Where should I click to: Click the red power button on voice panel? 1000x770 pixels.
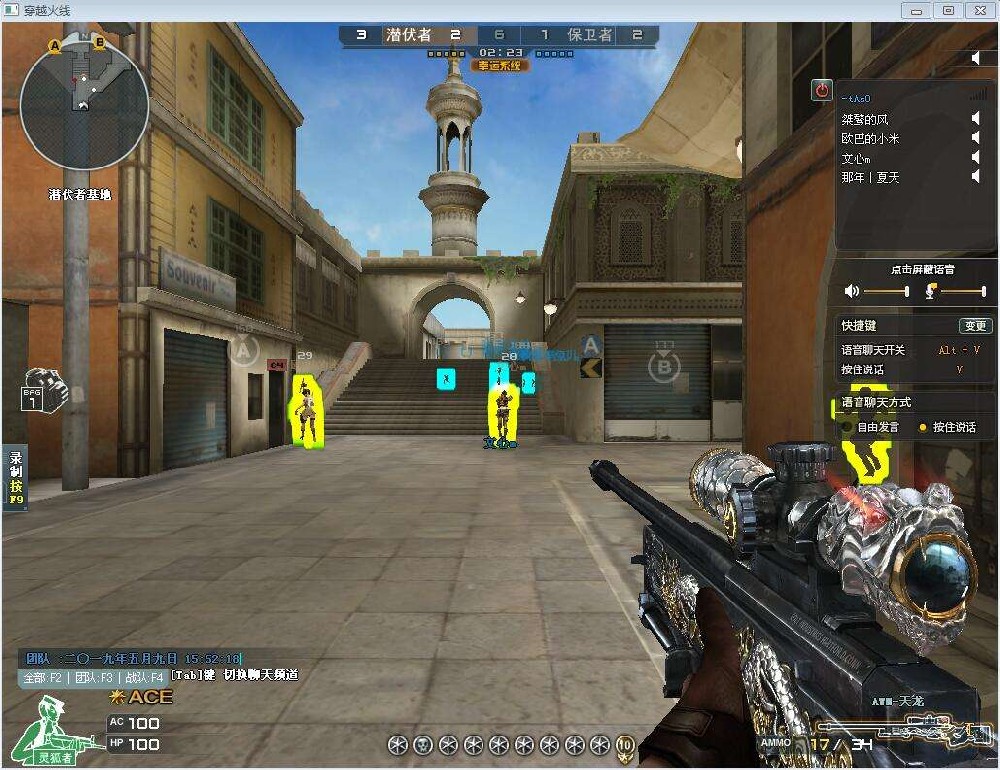822,90
